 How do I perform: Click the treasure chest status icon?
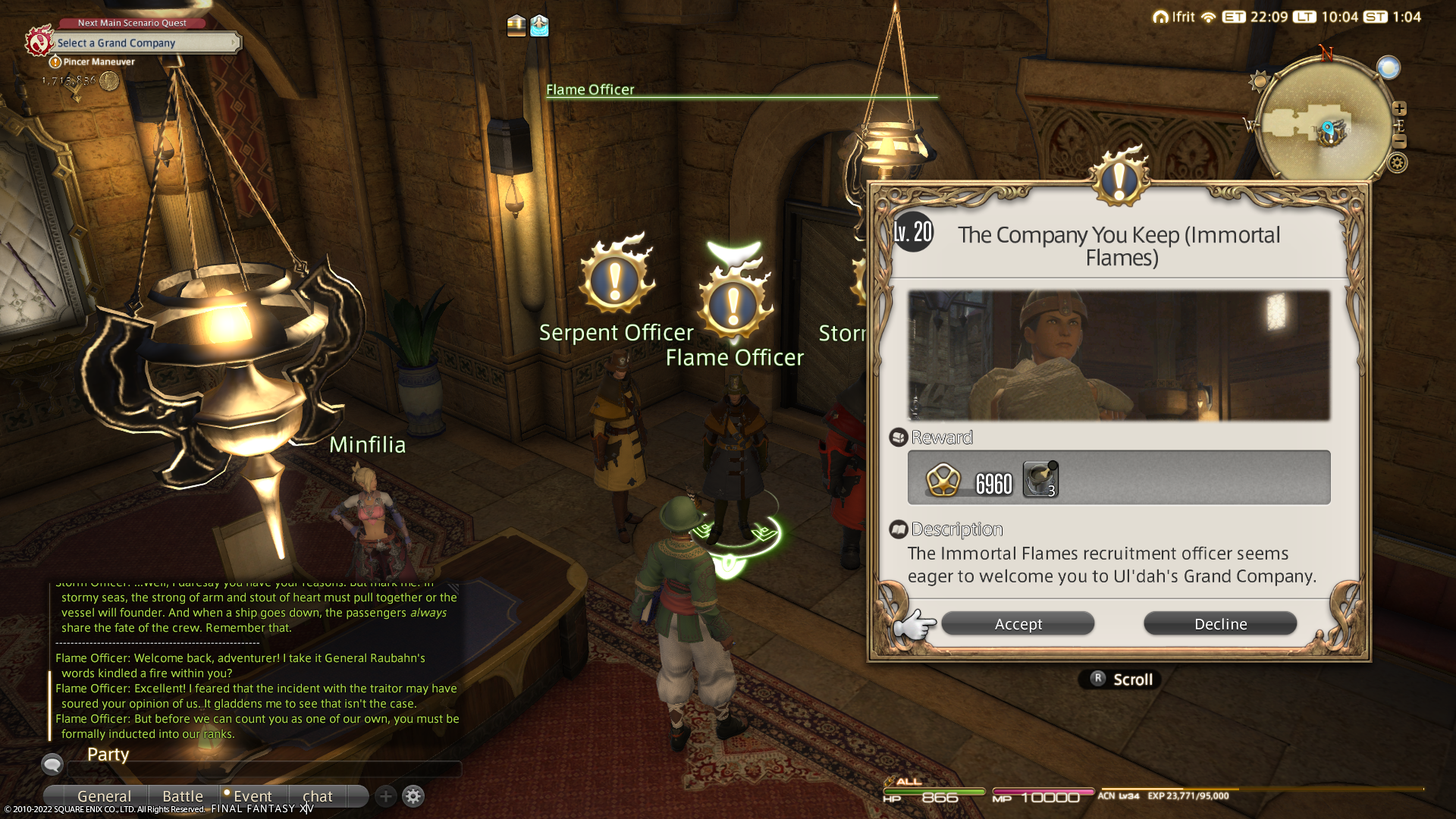516,26
